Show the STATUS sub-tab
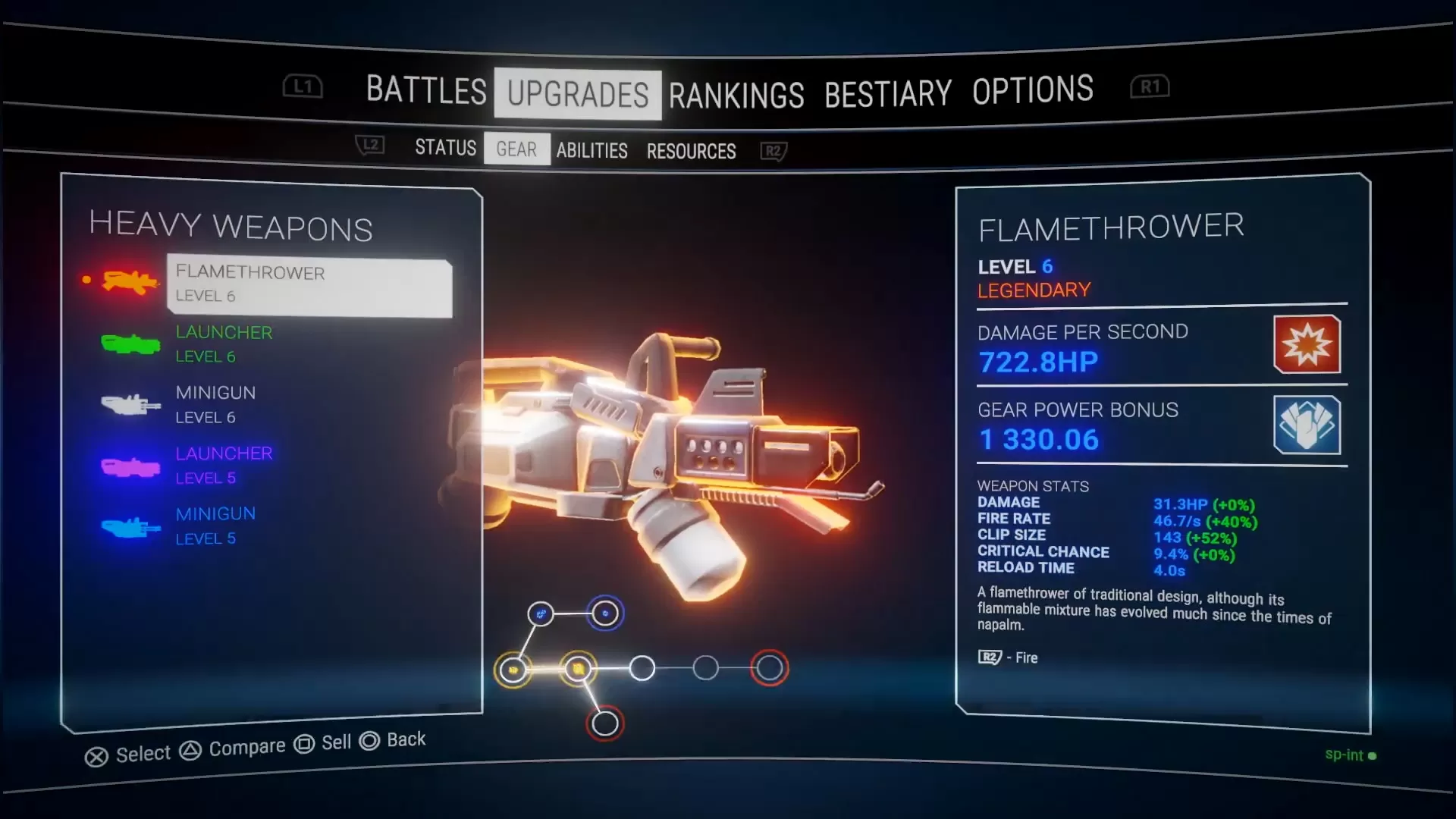 click(x=445, y=147)
